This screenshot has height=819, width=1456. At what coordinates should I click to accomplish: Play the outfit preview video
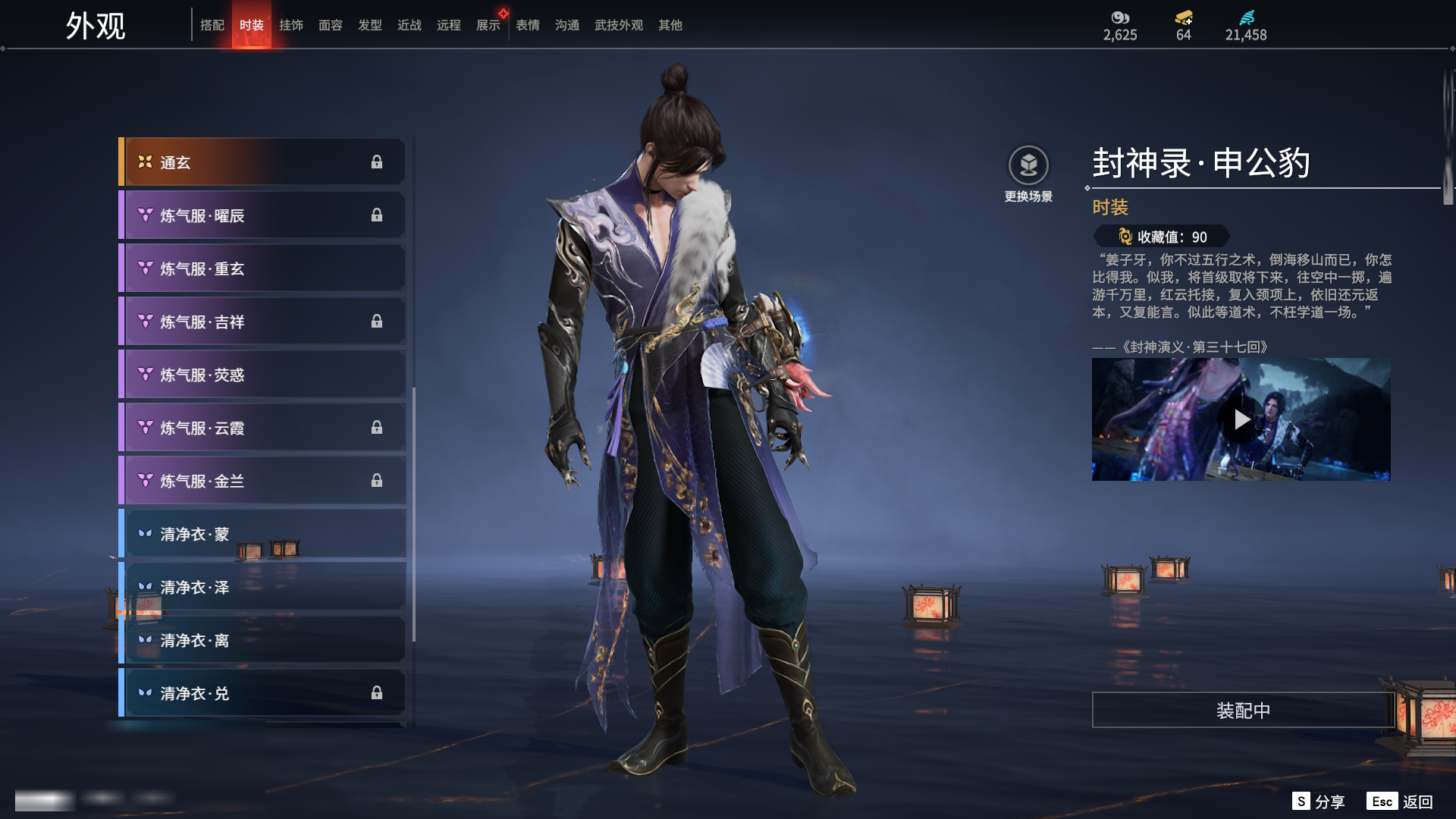coord(1241,419)
